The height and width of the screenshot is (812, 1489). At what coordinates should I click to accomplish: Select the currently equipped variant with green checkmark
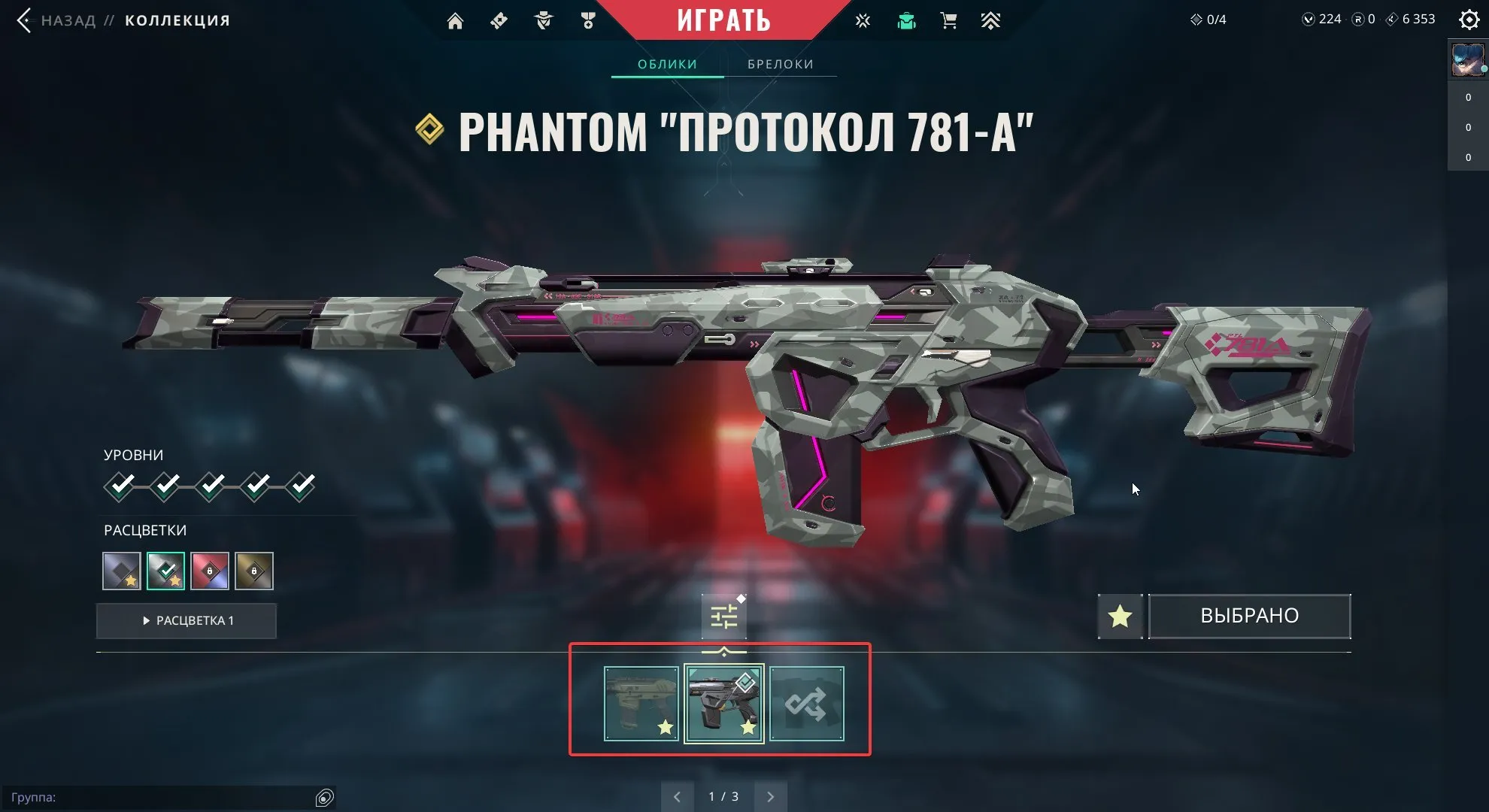(165, 571)
